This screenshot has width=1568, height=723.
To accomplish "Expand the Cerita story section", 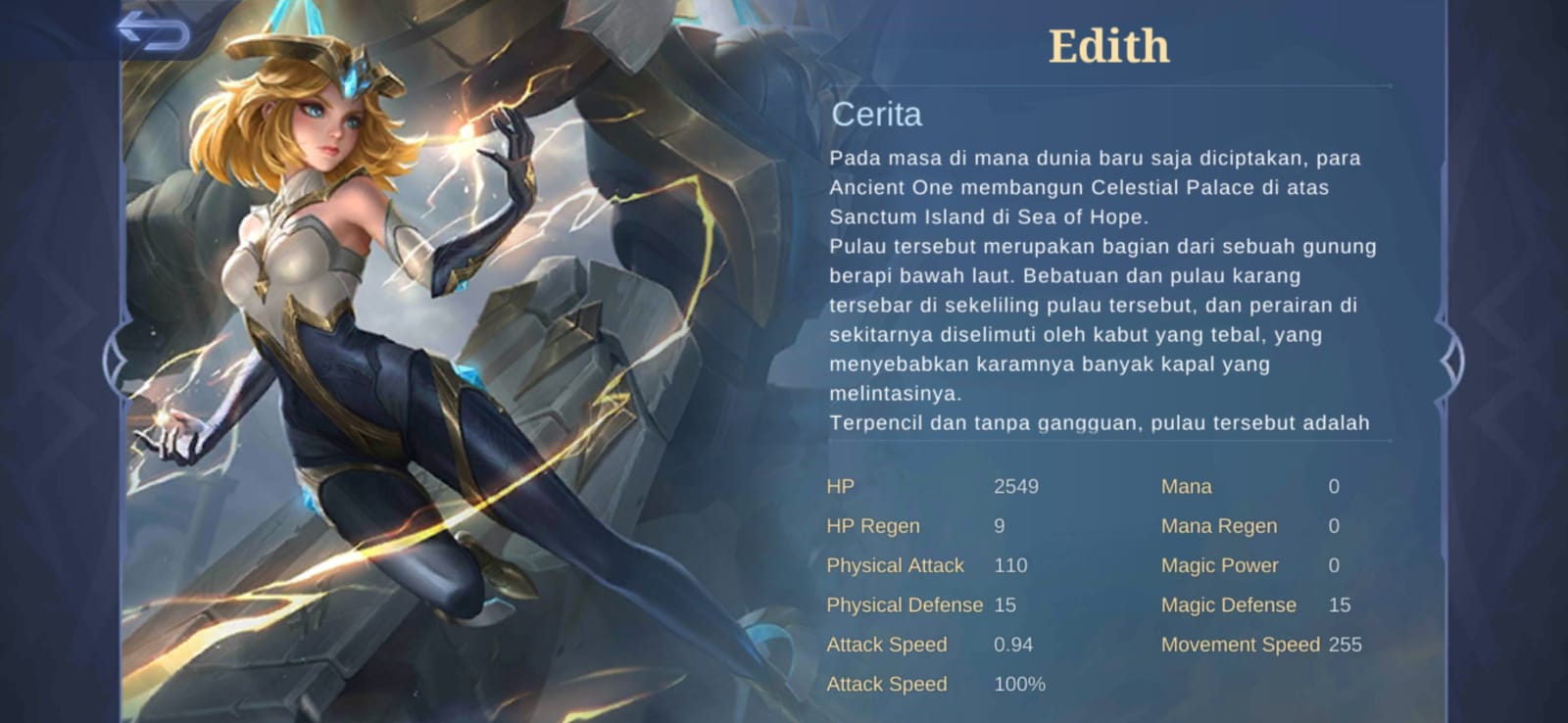I will click(x=875, y=115).
